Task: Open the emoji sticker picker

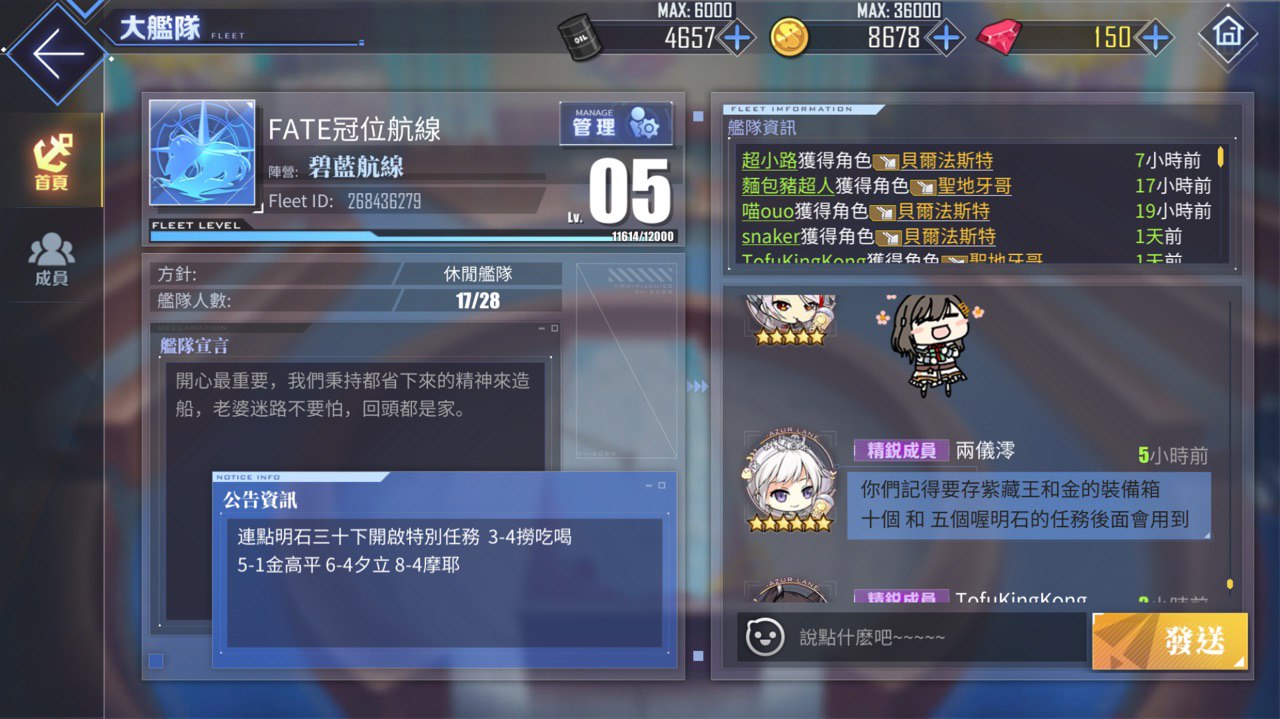Action: coord(765,636)
